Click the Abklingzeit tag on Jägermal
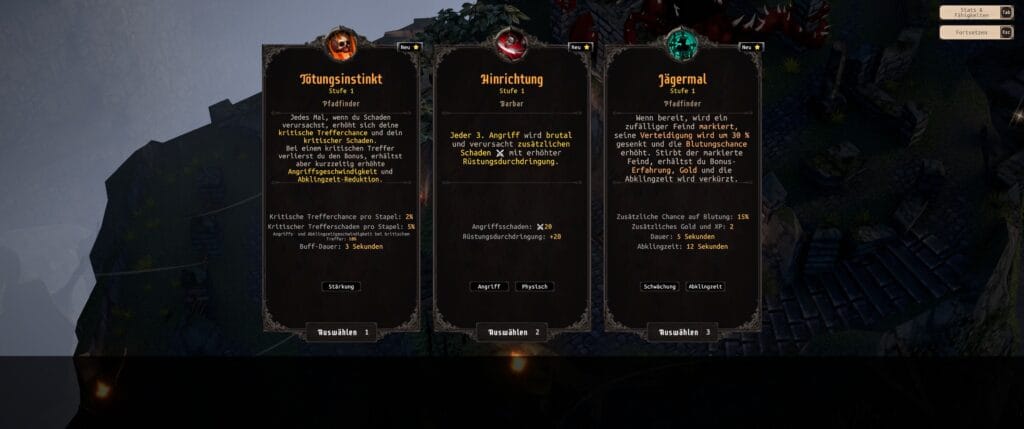The height and width of the screenshot is (429, 1024). [x=706, y=286]
